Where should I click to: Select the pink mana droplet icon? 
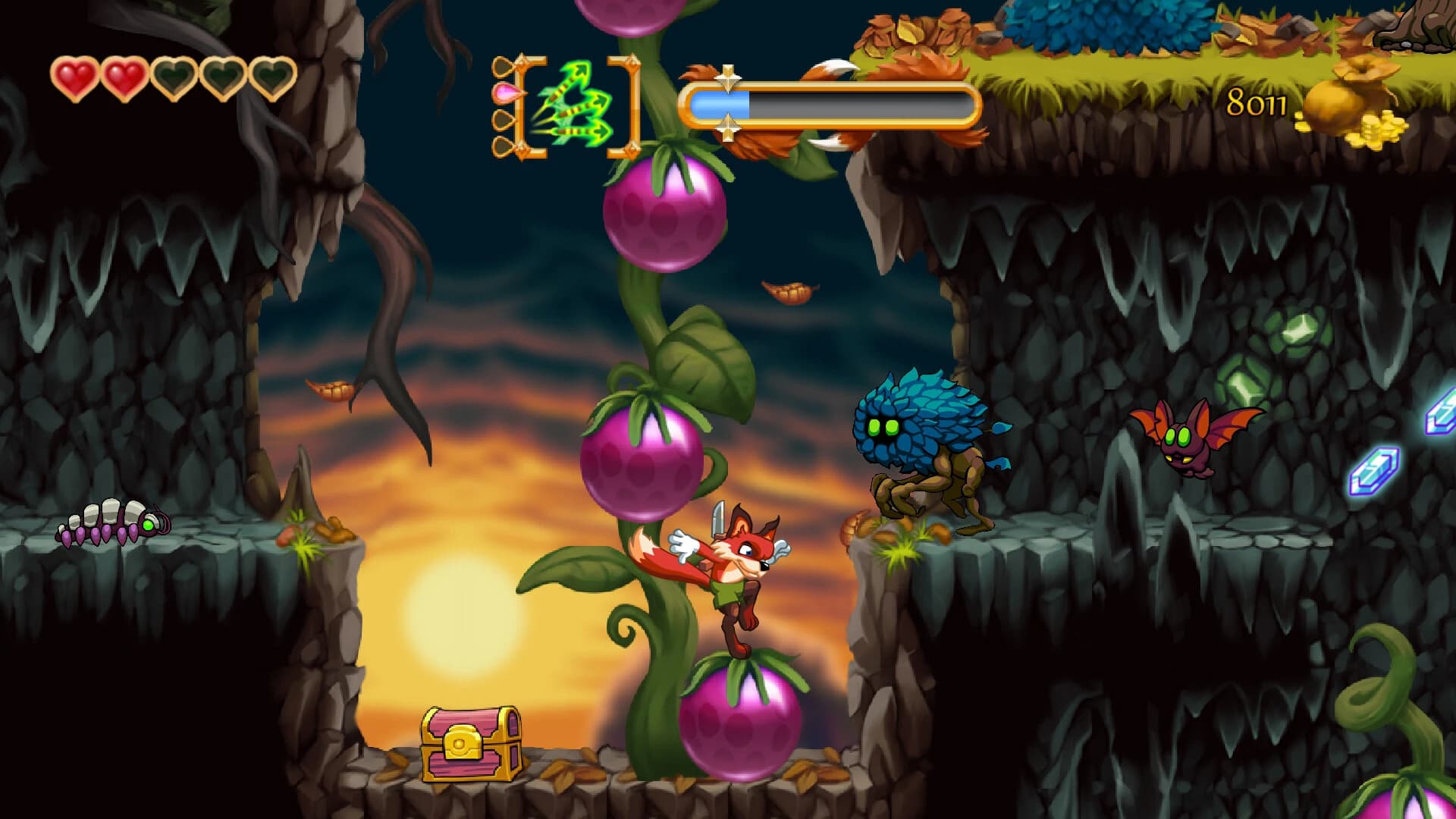click(504, 93)
